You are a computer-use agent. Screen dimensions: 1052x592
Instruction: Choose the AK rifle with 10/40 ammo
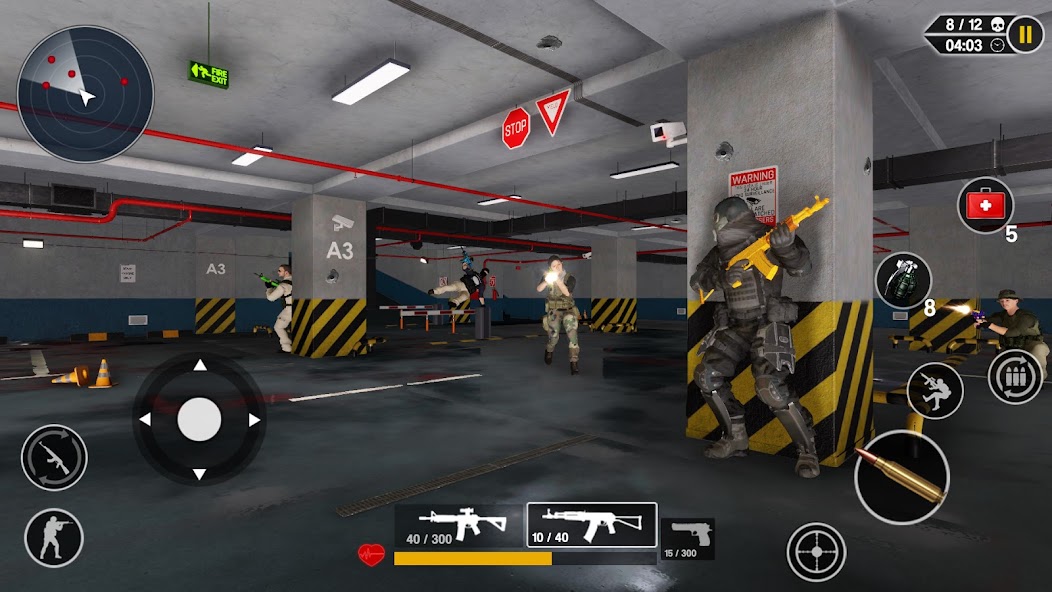tap(591, 525)
